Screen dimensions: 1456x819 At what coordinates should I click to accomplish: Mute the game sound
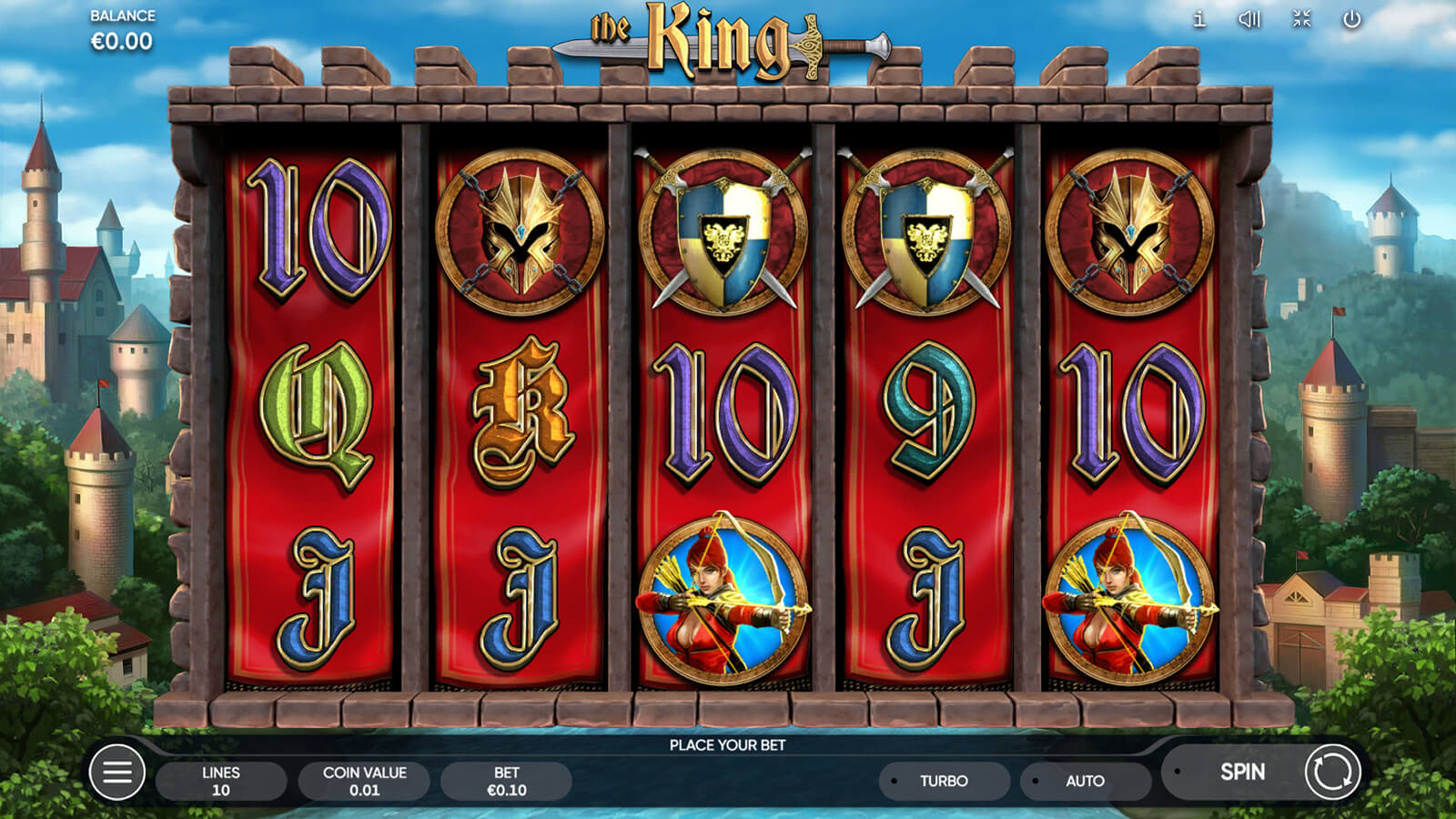point(1249,19)
